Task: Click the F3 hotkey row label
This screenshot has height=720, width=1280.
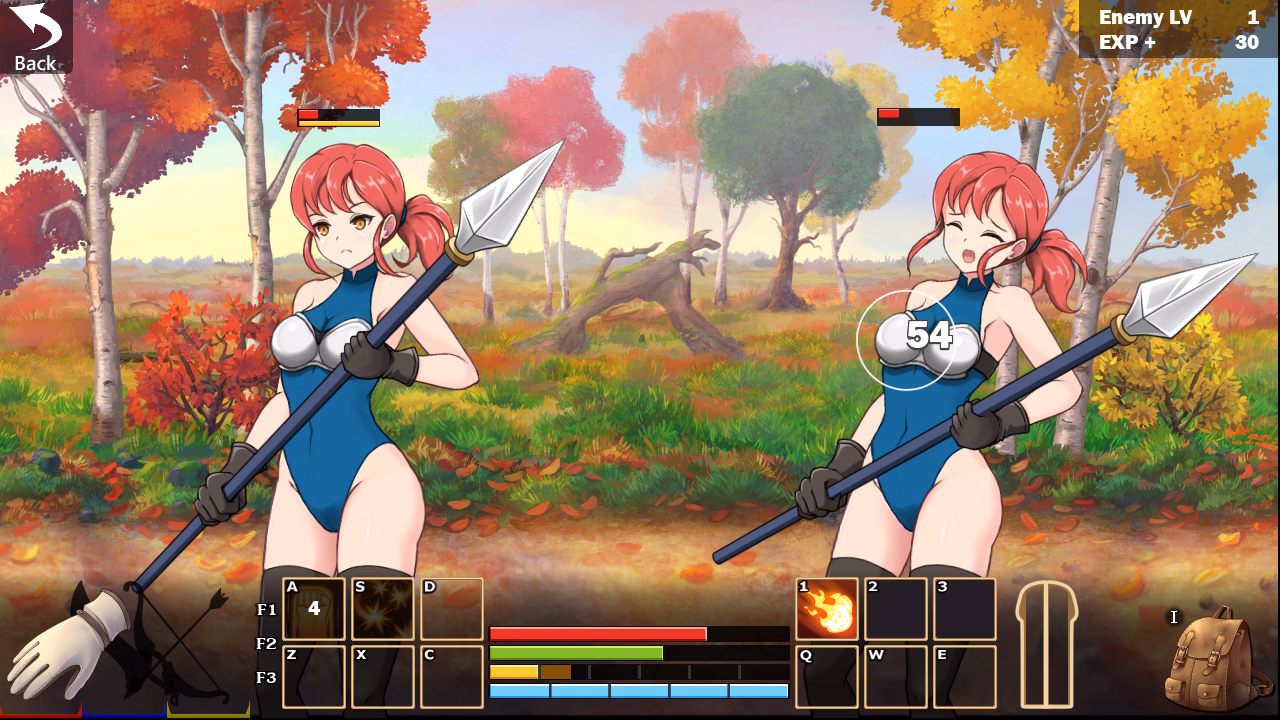Action: coord(268,675)
